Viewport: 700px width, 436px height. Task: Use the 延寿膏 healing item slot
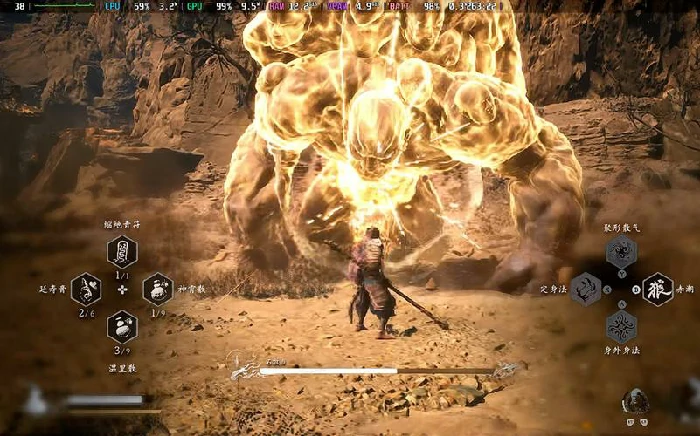(x=86, y=289)
